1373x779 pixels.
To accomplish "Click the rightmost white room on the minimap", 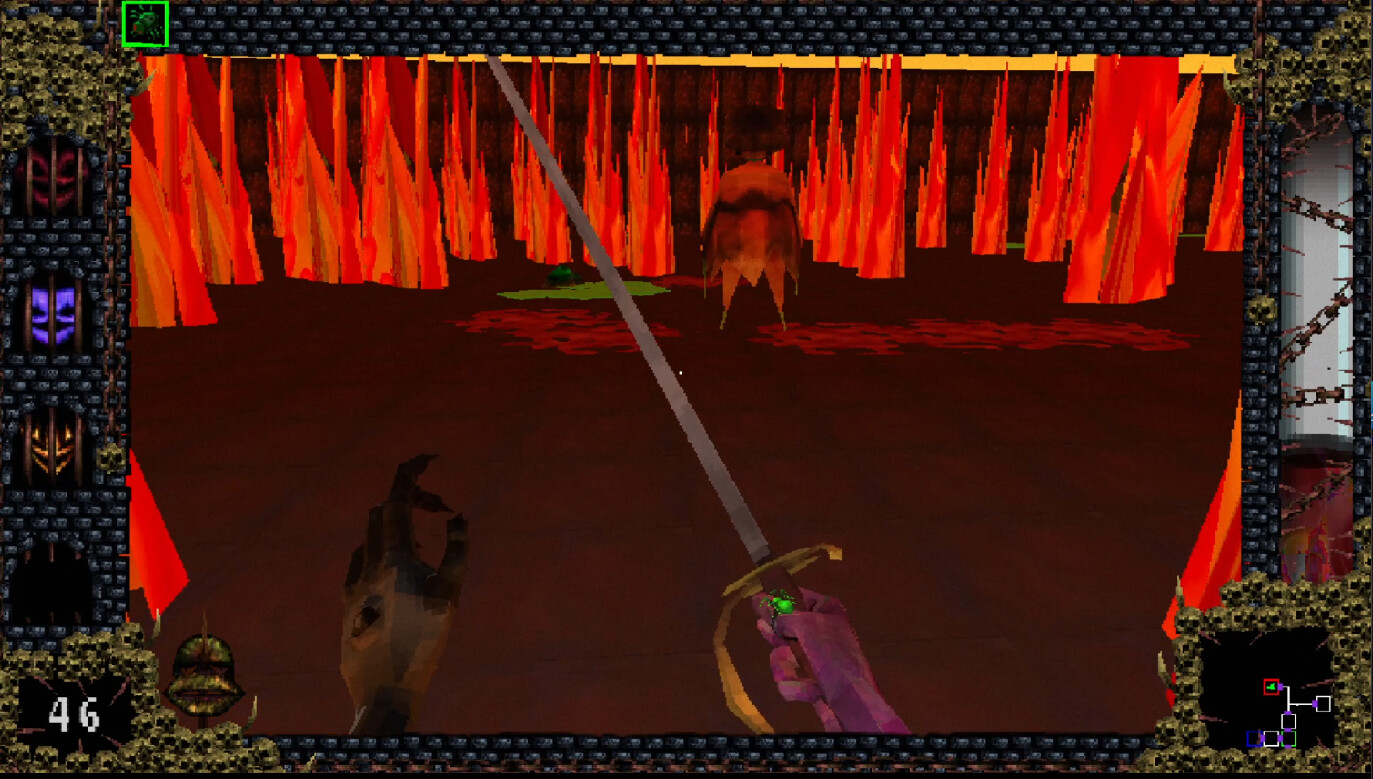I will click(1323, 703).
